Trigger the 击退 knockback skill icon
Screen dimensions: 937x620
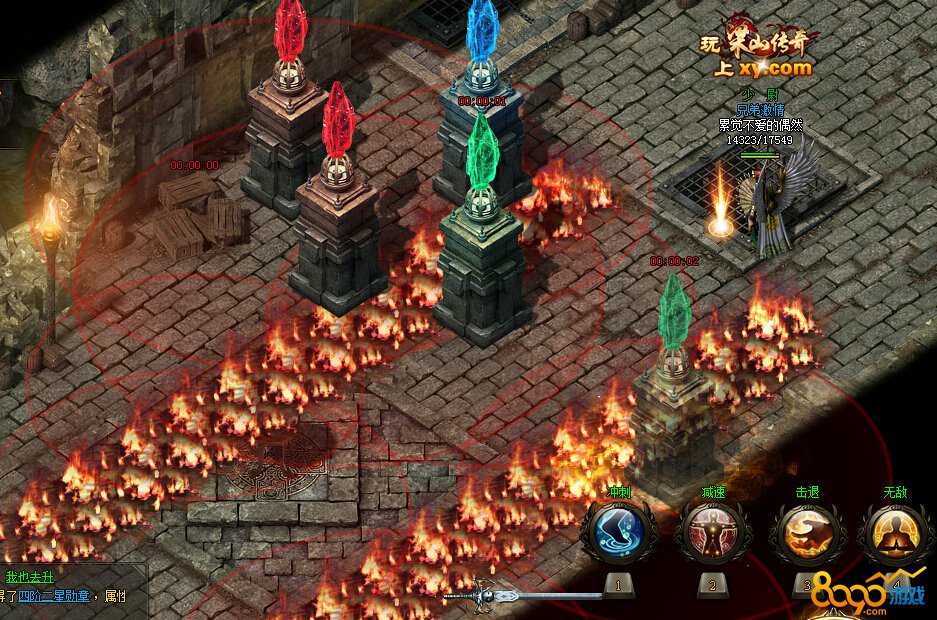(x=806, y=531)
